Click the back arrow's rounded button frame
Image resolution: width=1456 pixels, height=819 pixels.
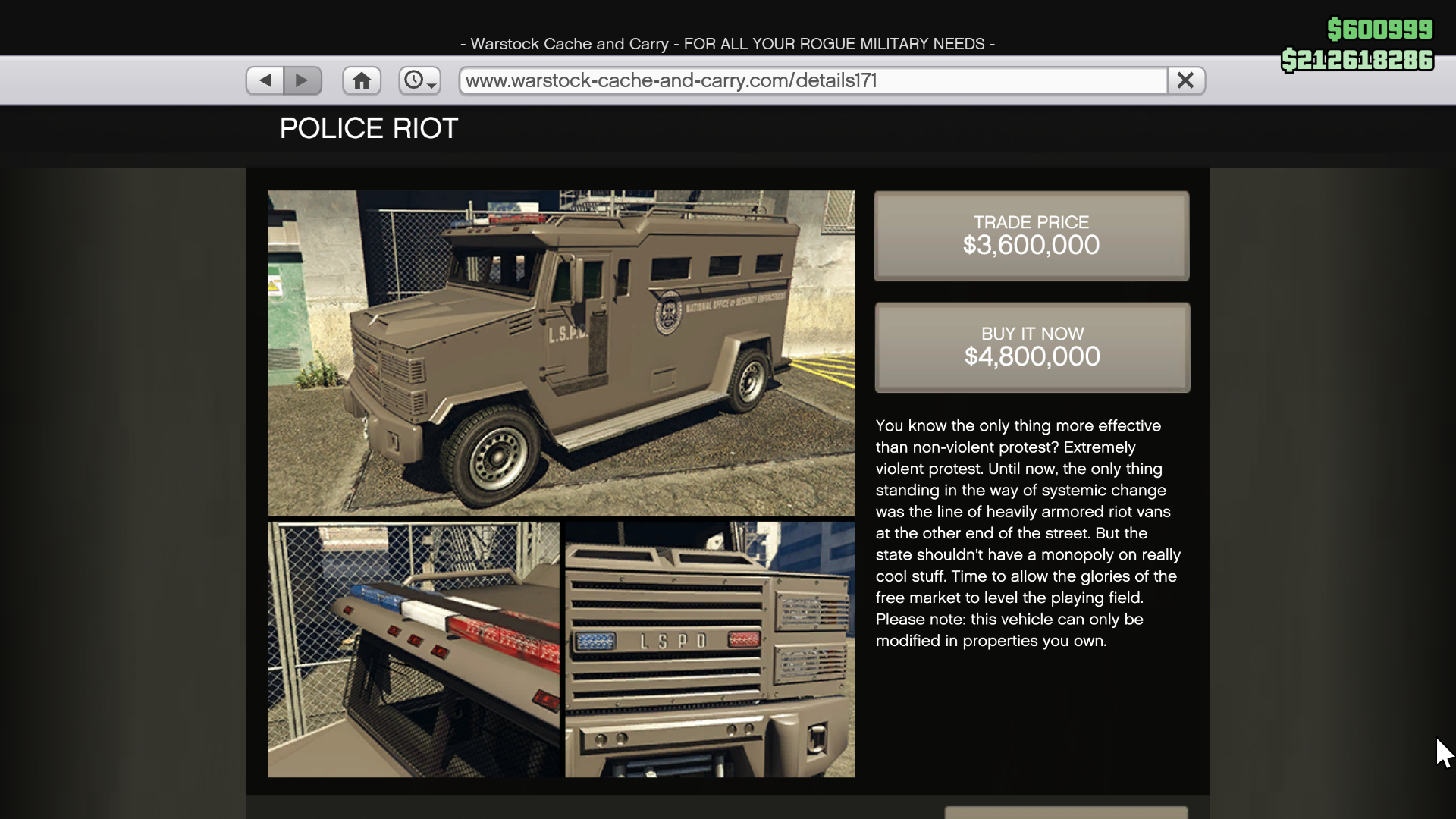264,80
